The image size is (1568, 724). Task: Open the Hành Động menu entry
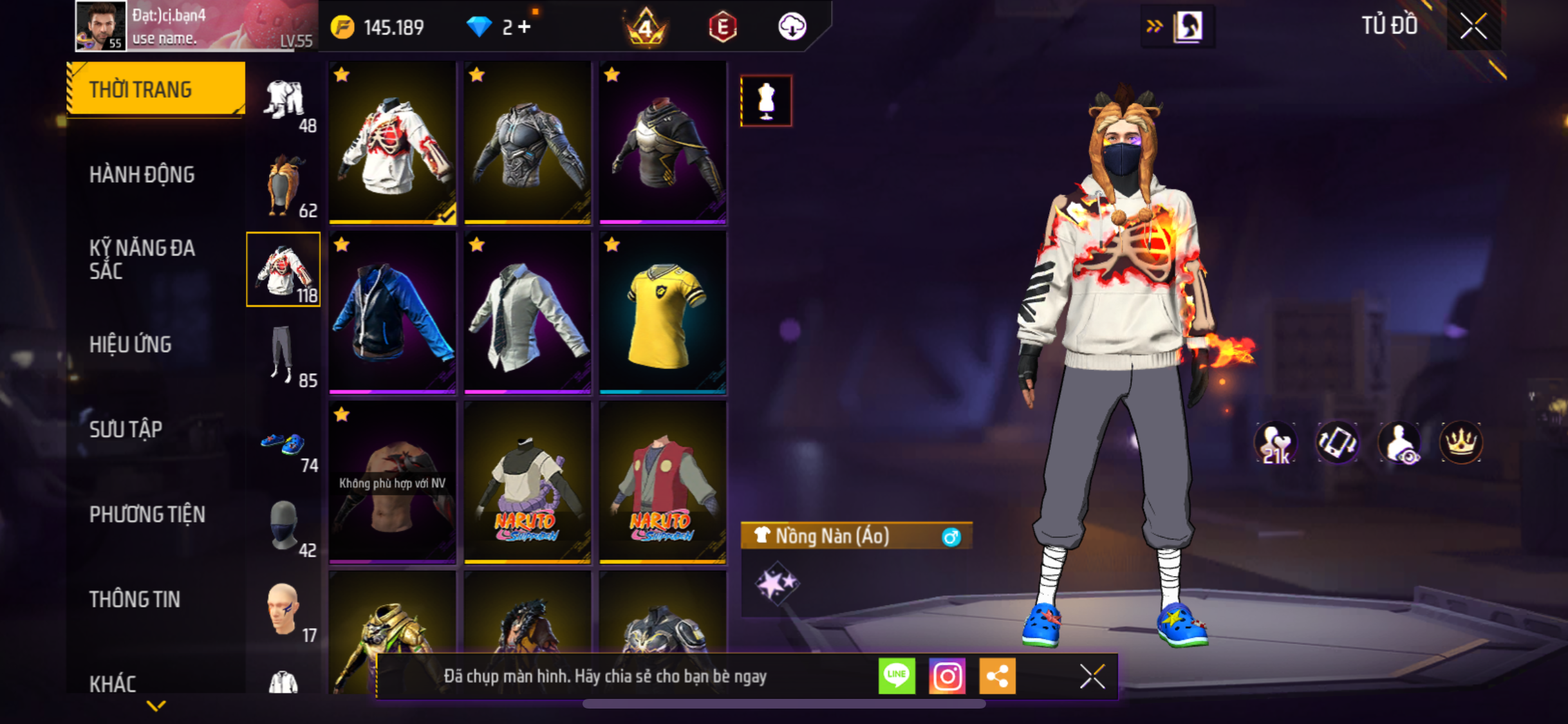142,174
